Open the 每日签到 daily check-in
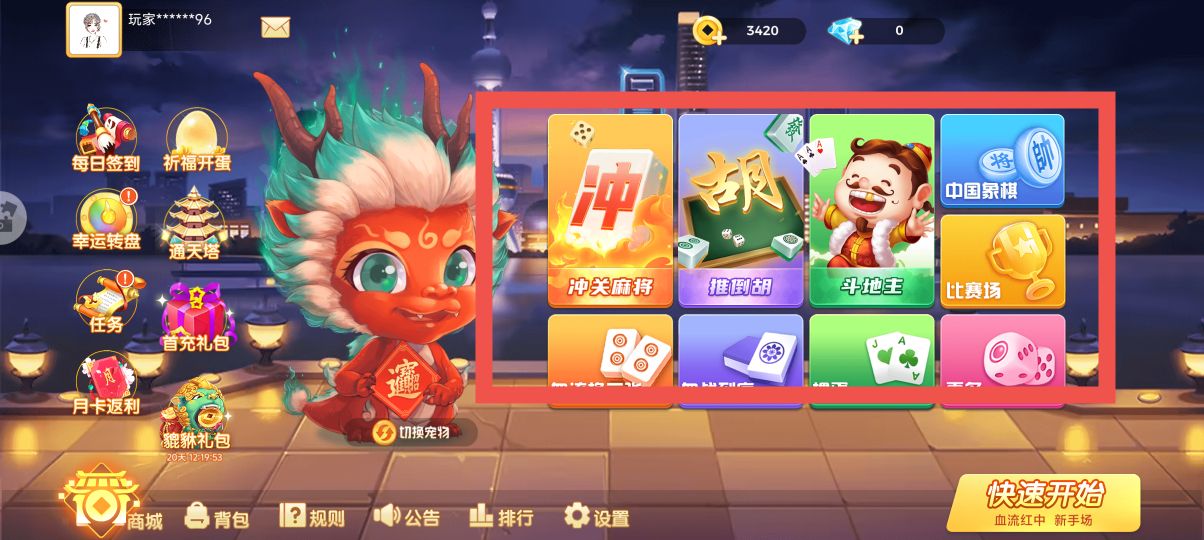1204x540 pixels. (x=105, y=138)
